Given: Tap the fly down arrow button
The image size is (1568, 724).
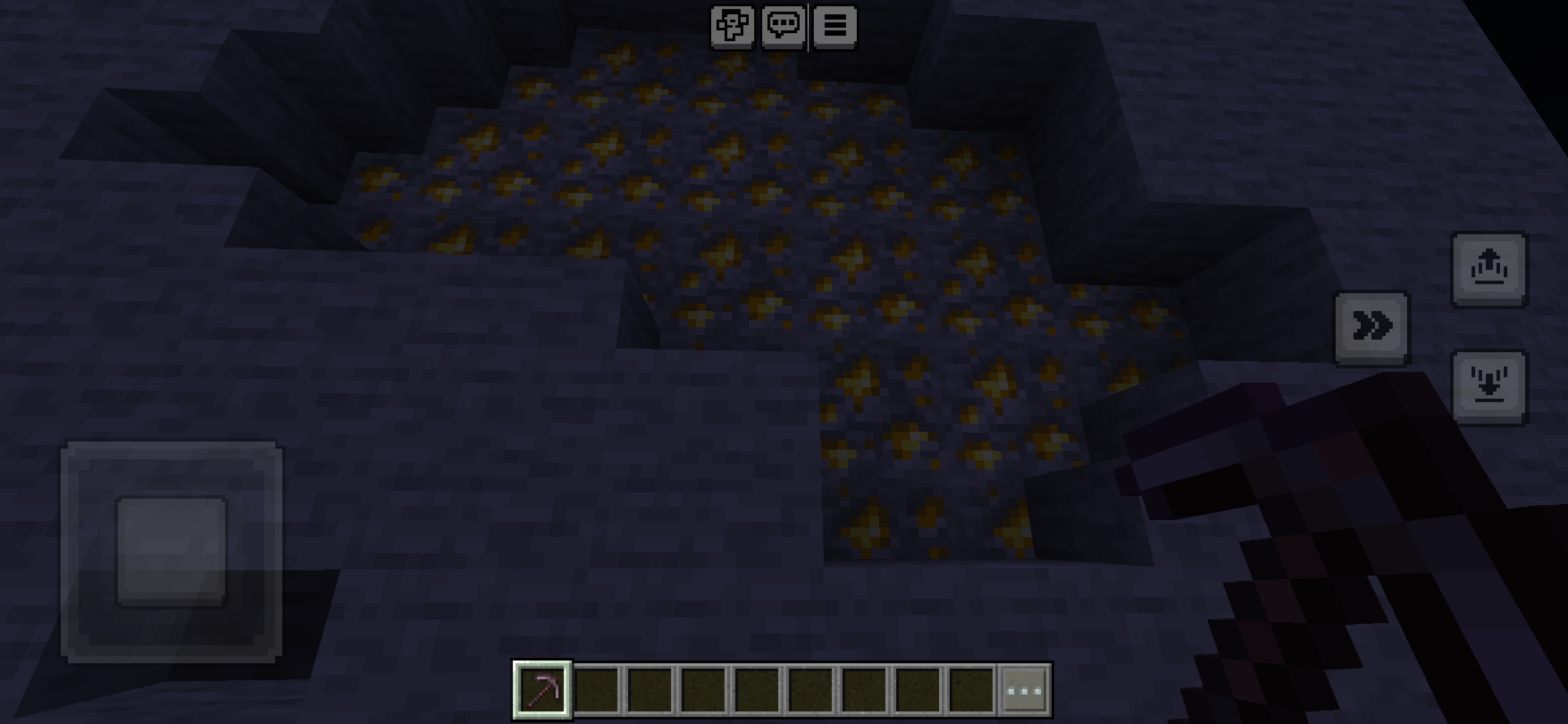Looking at the screenshot, I should [1489, 387].
